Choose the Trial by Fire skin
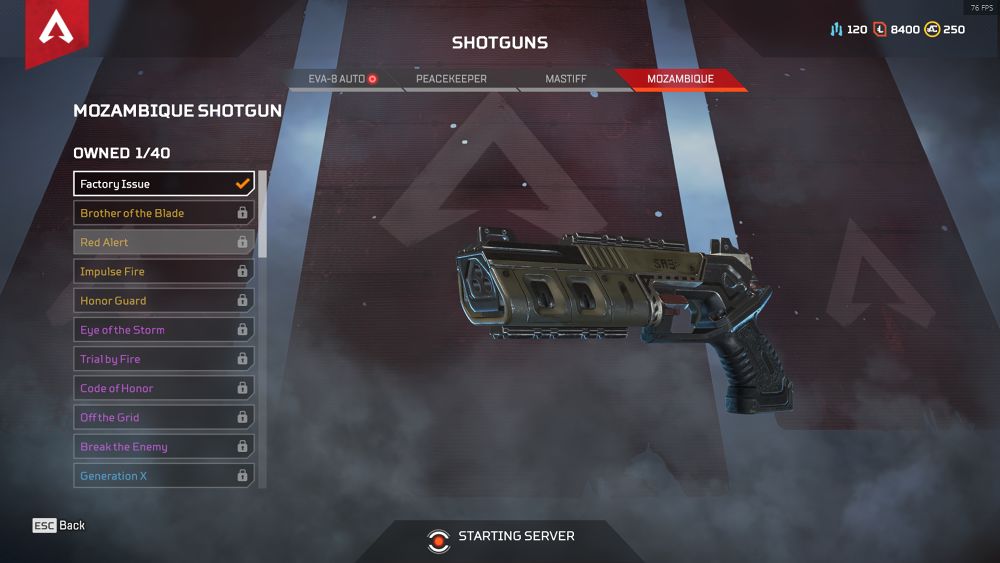Screen dimensions: 1000x563 pyautogui.click(x=164, y=359)
